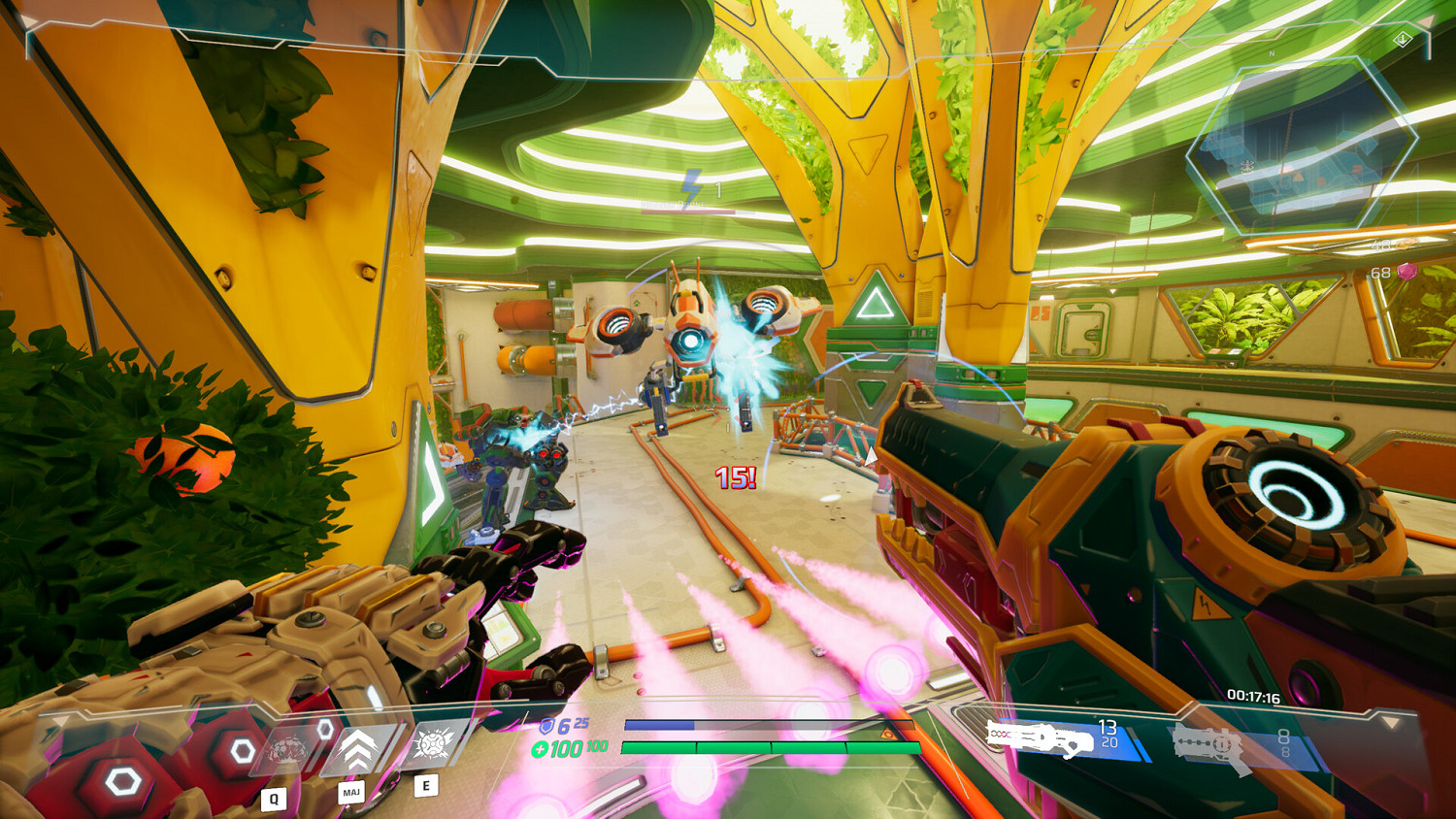Click the blue shield icon beside the armor count
Image resolution: width=1456 pixels, height=819 pixels.
click(546, 725)
